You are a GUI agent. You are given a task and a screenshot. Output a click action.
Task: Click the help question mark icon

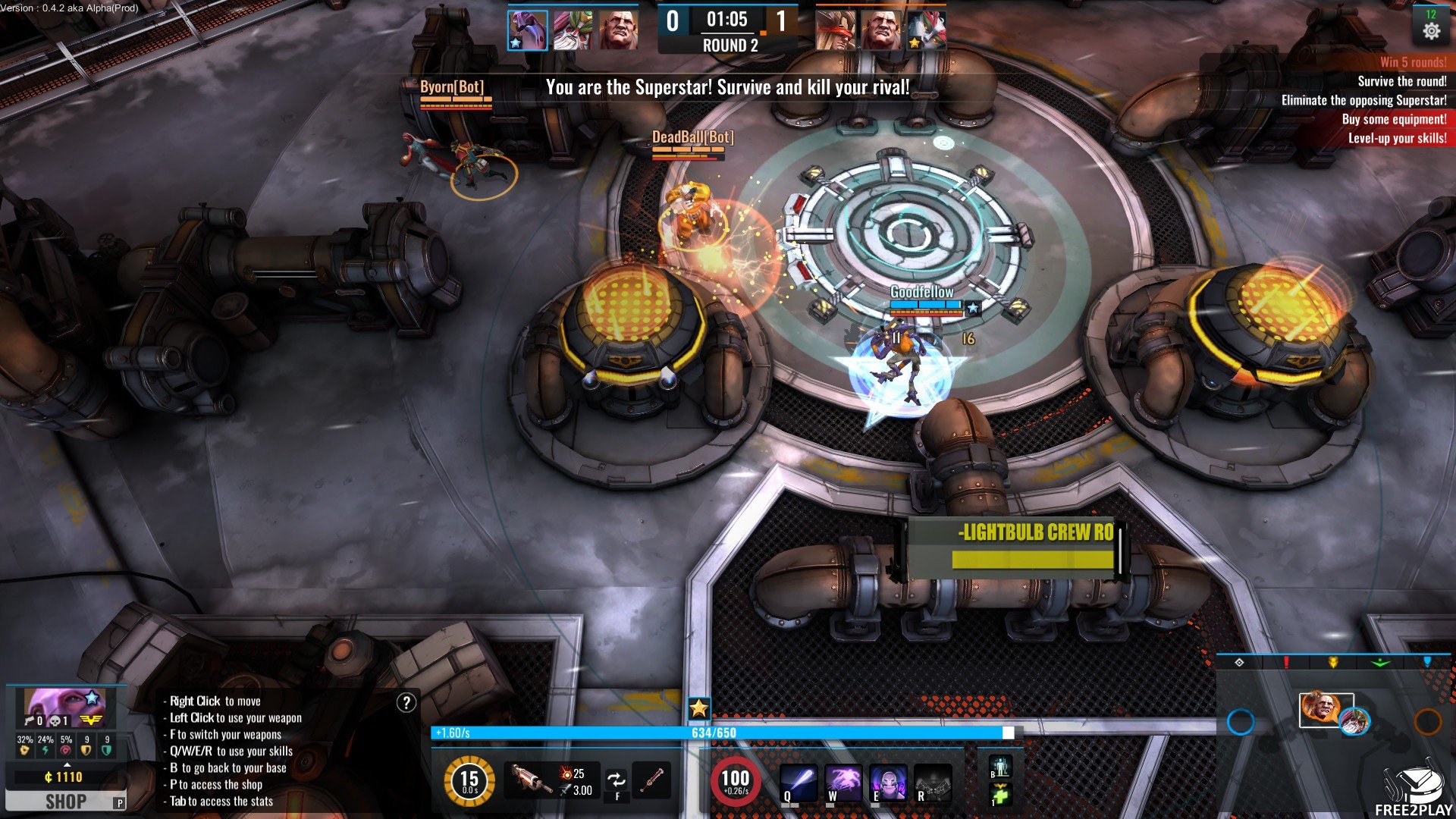406,703
